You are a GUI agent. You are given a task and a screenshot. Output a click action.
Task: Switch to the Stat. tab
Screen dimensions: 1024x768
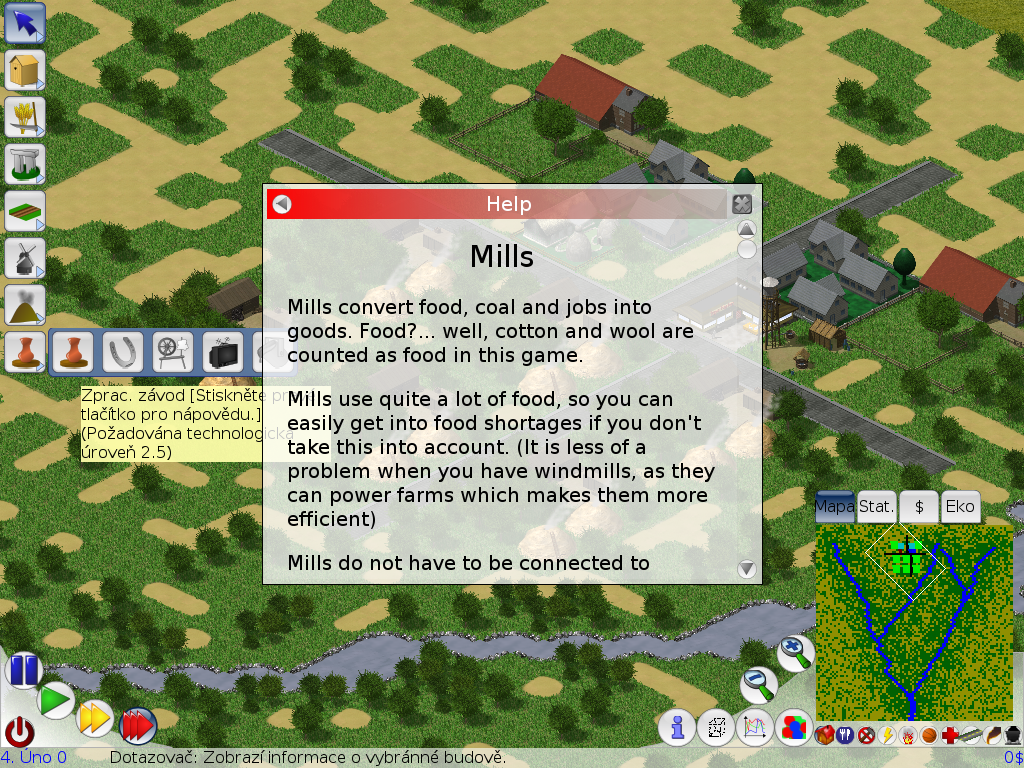[x=876, y=507]
